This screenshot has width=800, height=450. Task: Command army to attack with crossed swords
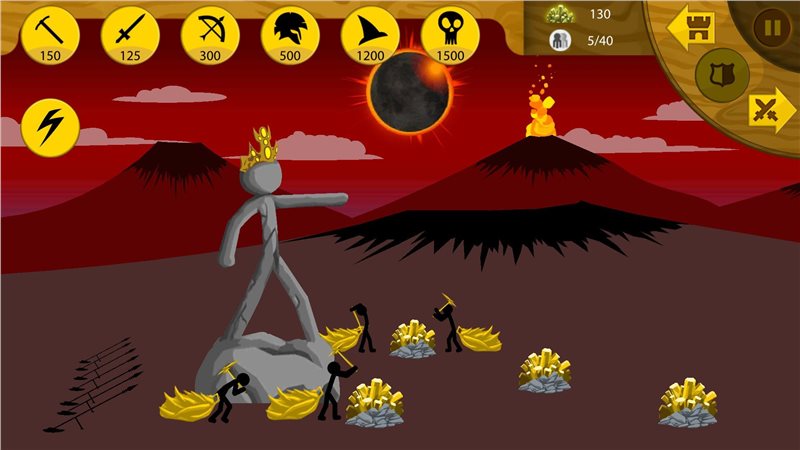tap(771, 109)
